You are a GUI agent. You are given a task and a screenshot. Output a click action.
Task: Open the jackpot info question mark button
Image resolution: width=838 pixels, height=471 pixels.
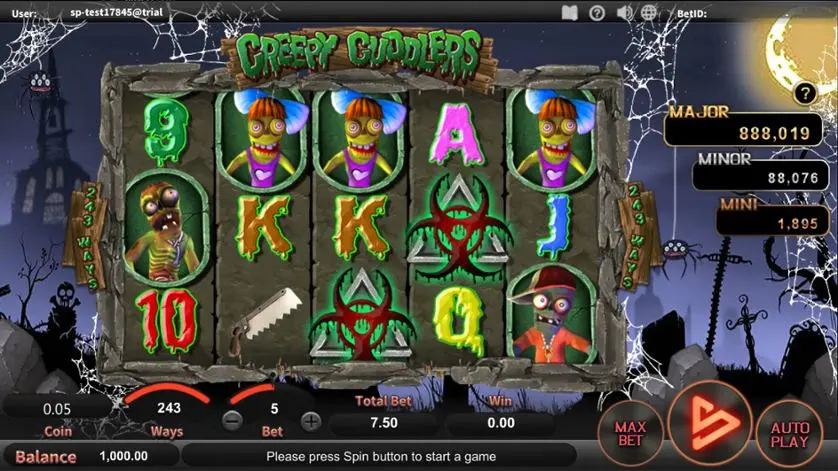[806, 94]
